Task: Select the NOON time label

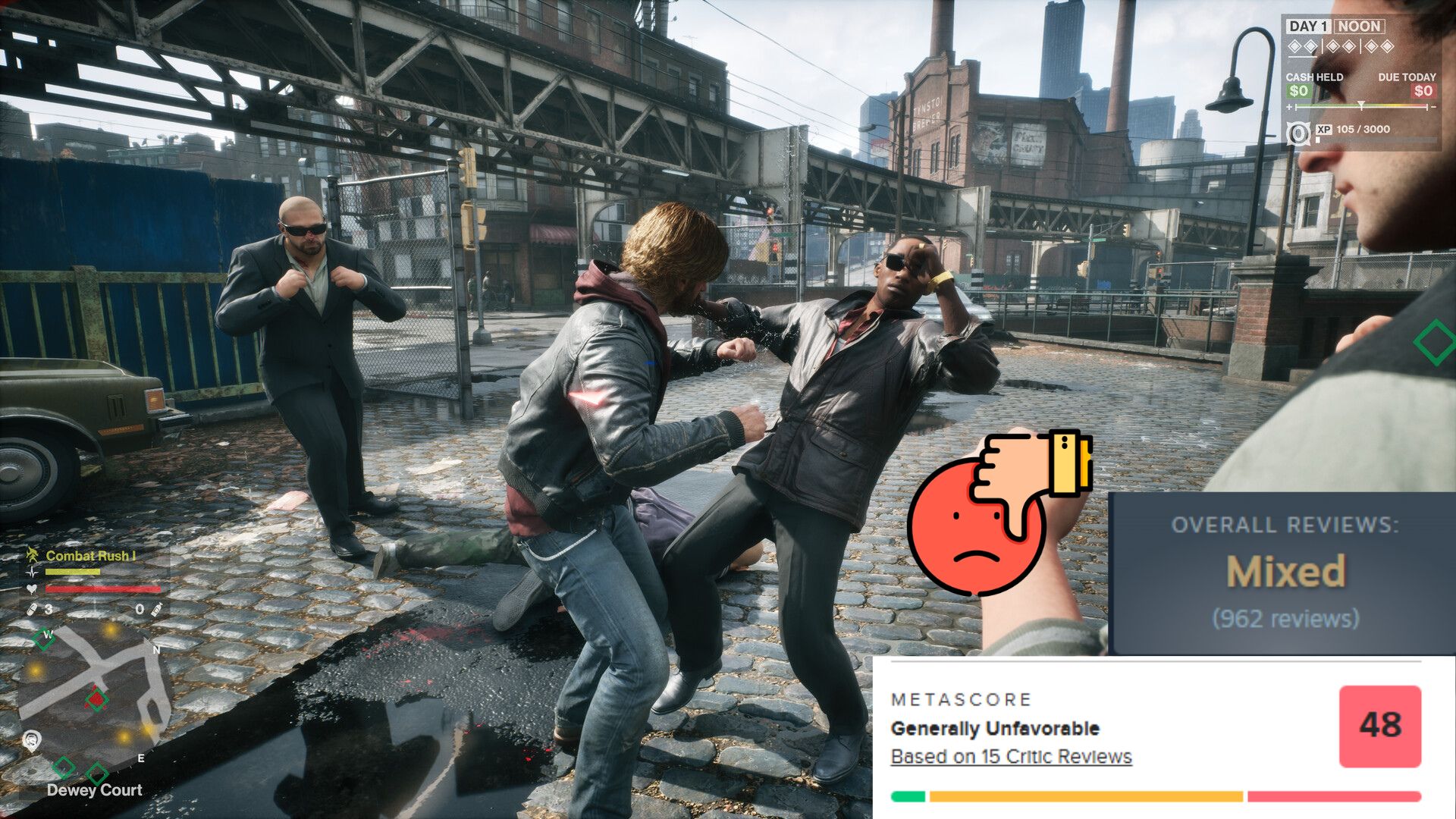Action: tap(1358, 27)
